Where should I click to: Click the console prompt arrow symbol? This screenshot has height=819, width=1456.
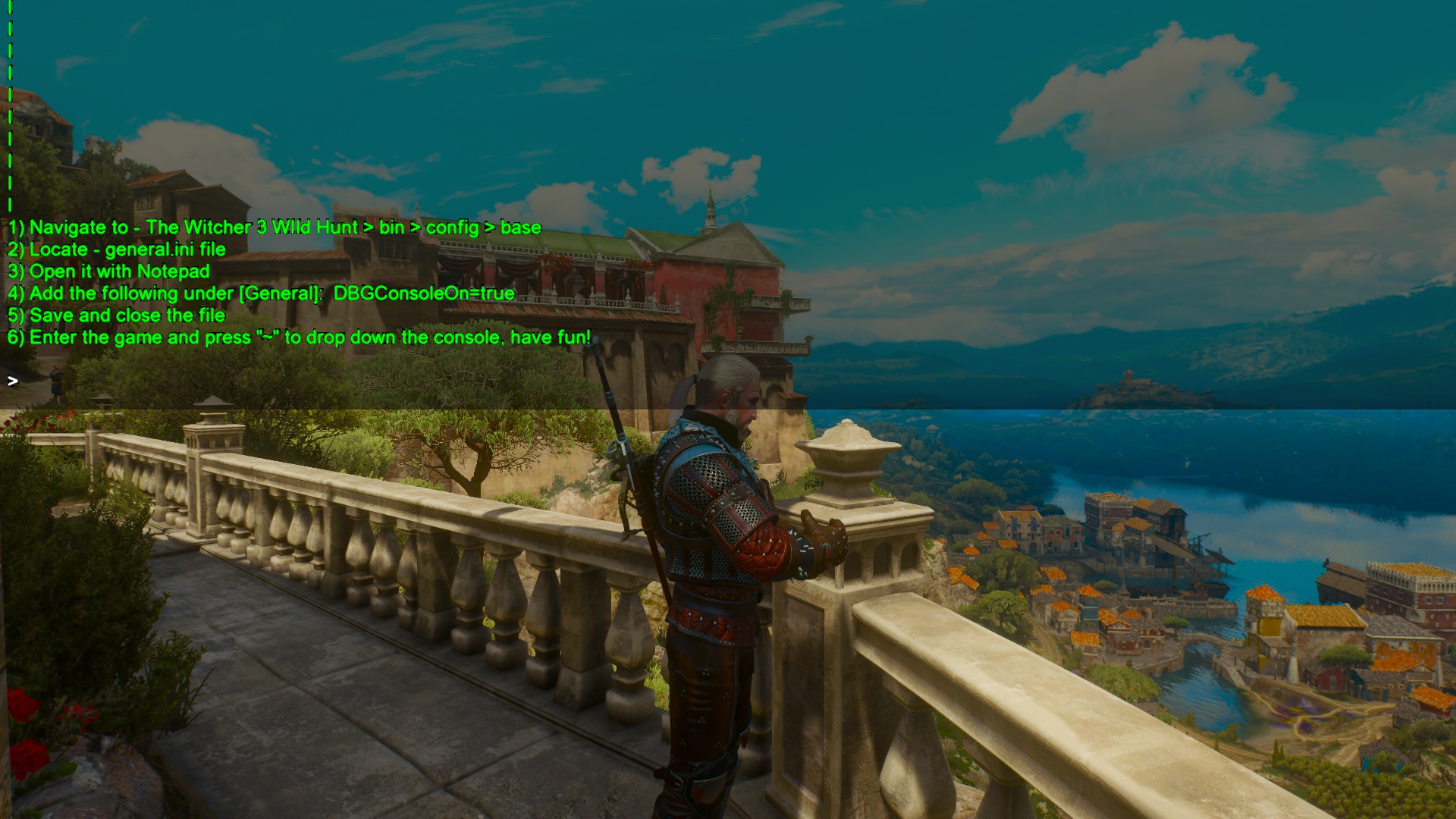pos(13,381)
